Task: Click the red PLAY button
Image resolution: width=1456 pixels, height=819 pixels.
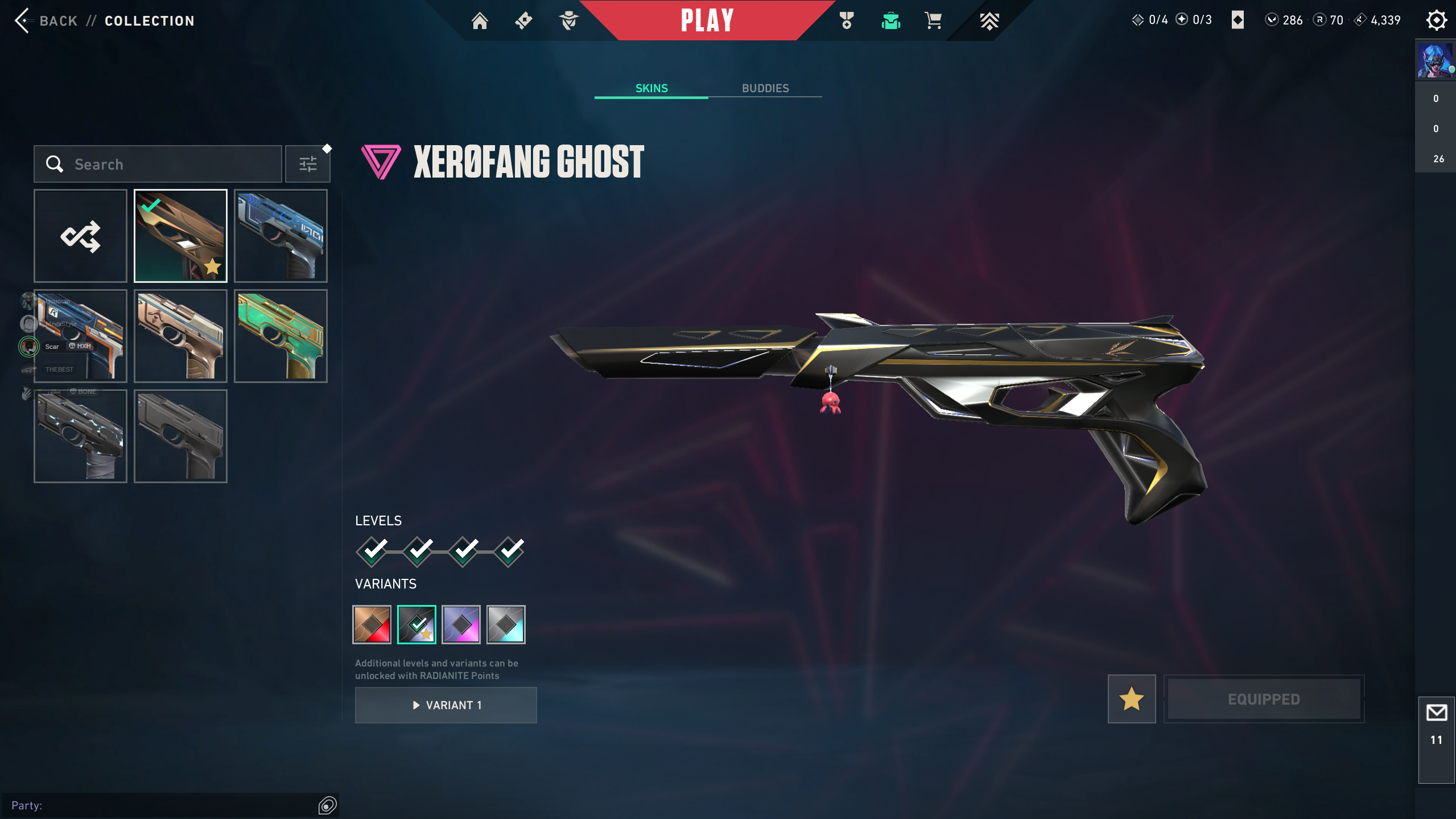Action: point(707,20)
